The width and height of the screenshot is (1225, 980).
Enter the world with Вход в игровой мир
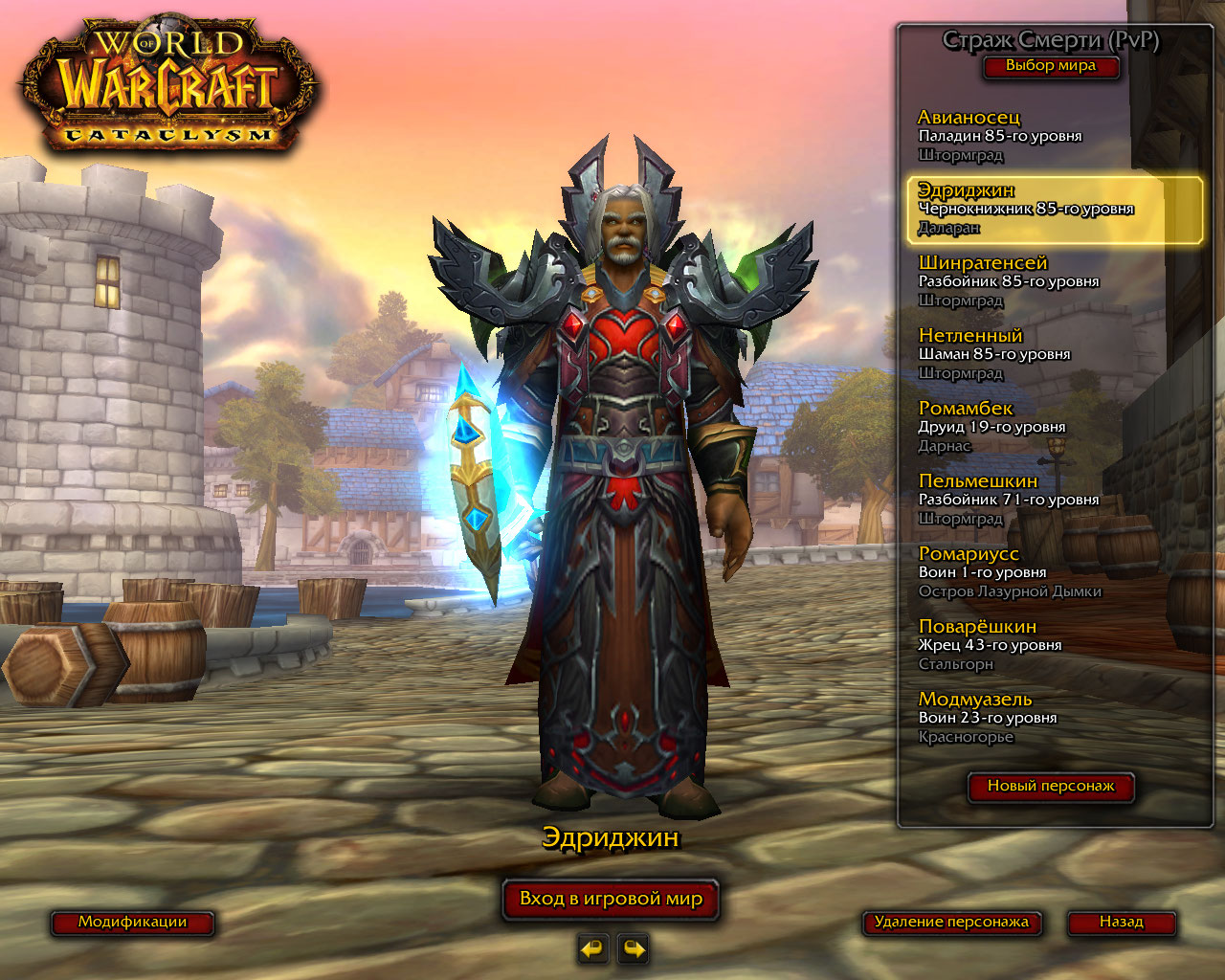tap(611, 900)
